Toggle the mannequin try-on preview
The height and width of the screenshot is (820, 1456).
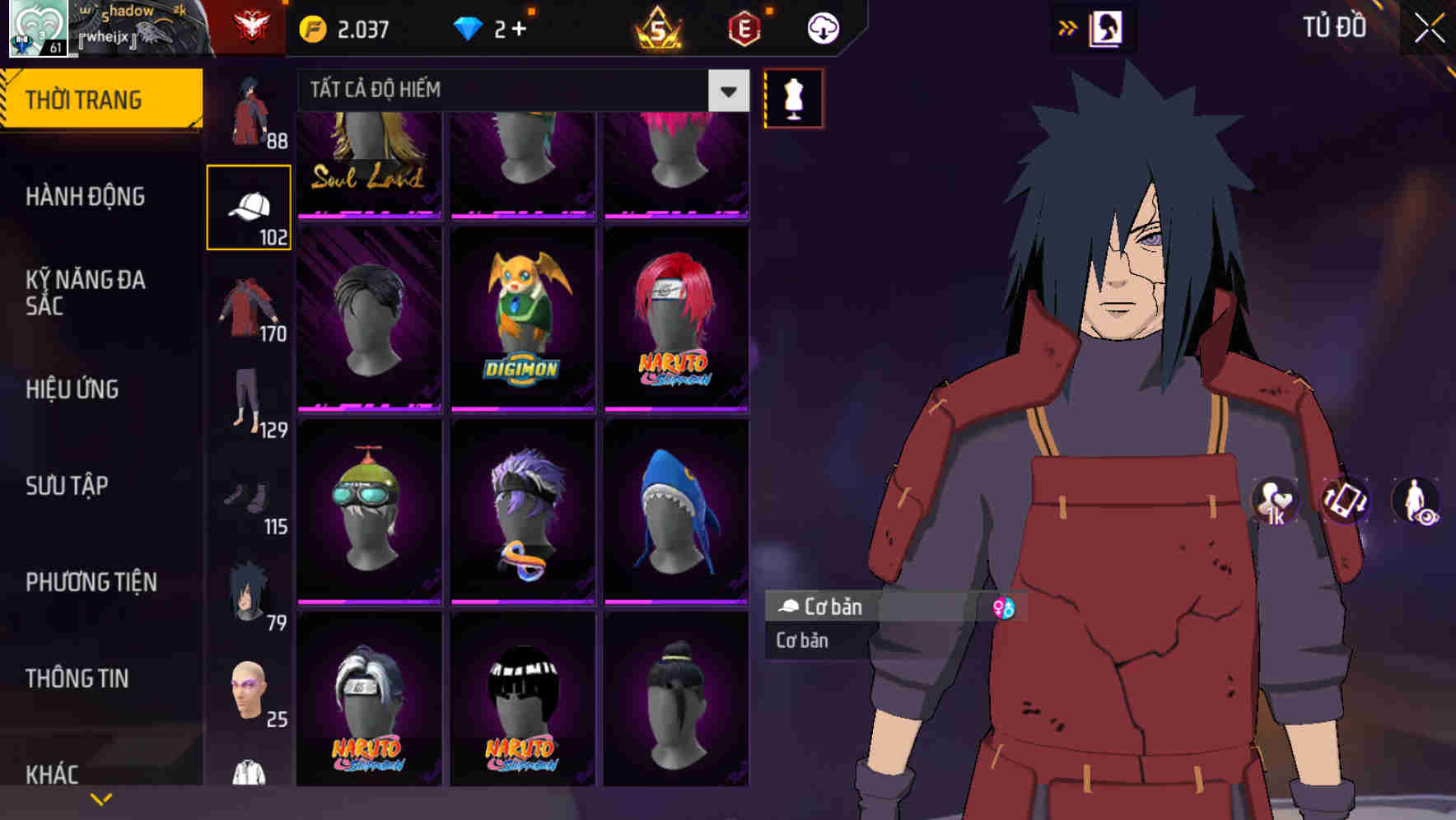(x=792, y=99)
